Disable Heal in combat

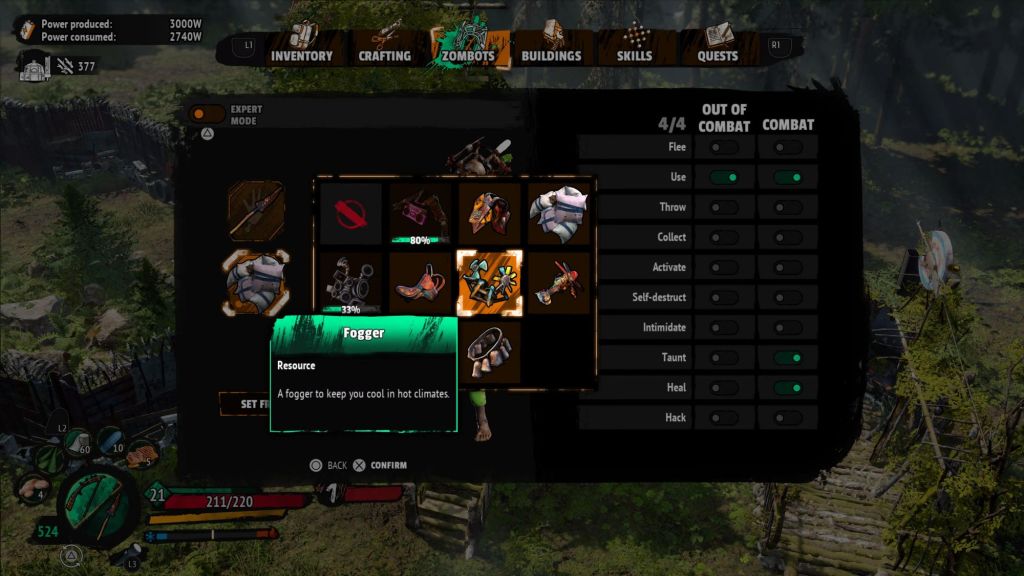point(788,387)
